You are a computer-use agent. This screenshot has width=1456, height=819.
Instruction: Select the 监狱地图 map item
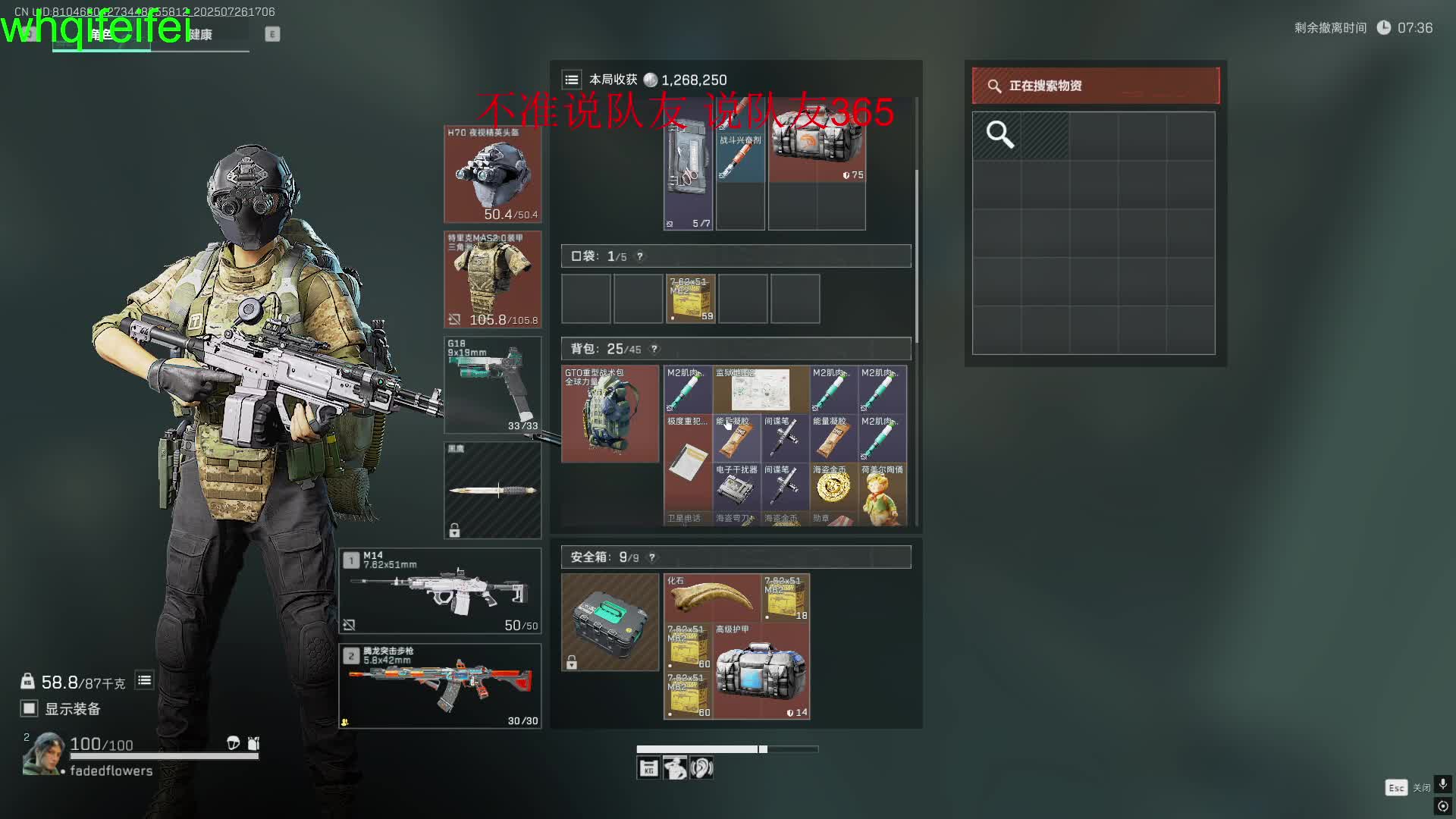761,390
